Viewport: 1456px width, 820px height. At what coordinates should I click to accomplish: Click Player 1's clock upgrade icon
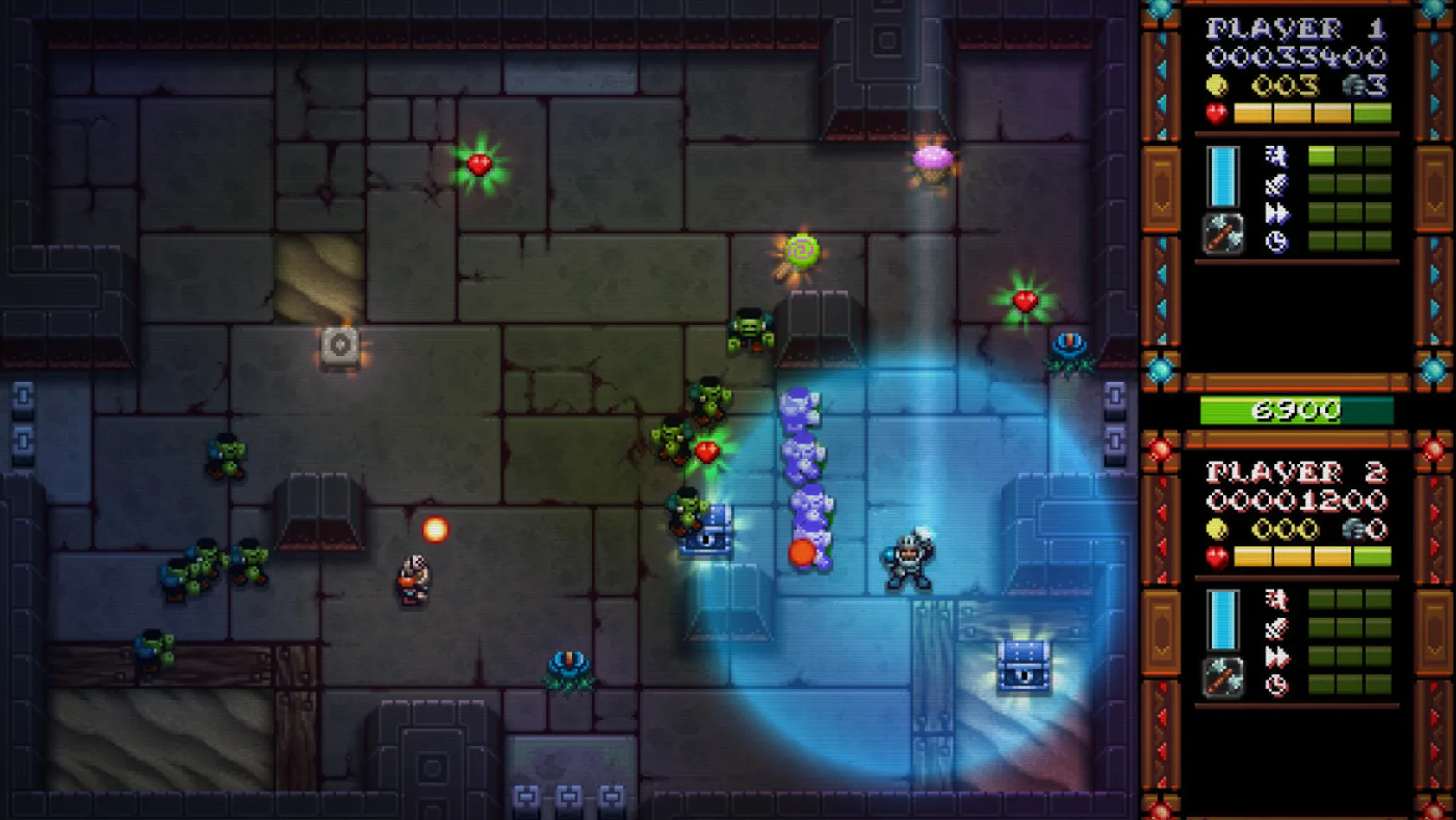1276,243
